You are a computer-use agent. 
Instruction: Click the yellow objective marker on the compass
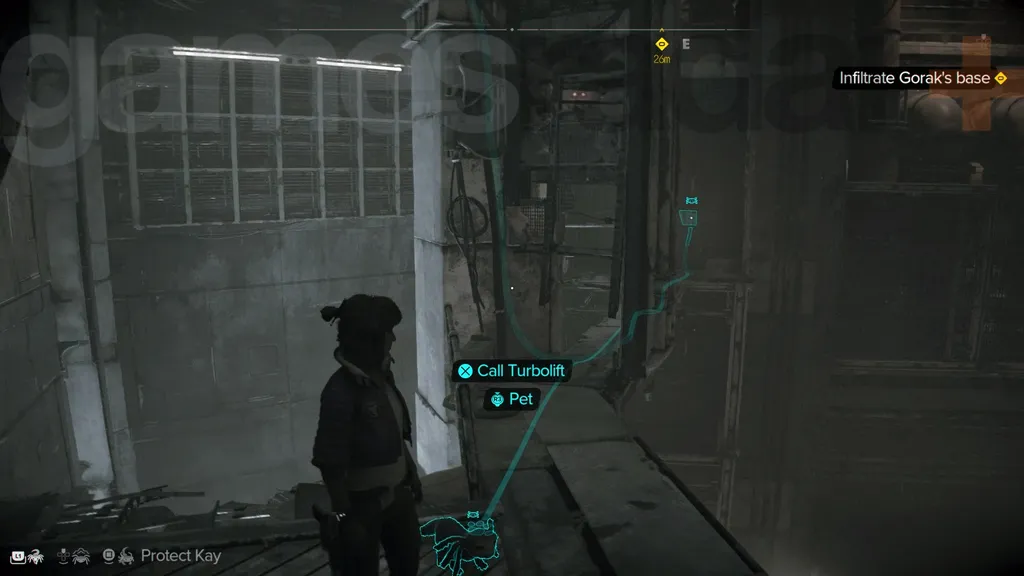[661, 44]
